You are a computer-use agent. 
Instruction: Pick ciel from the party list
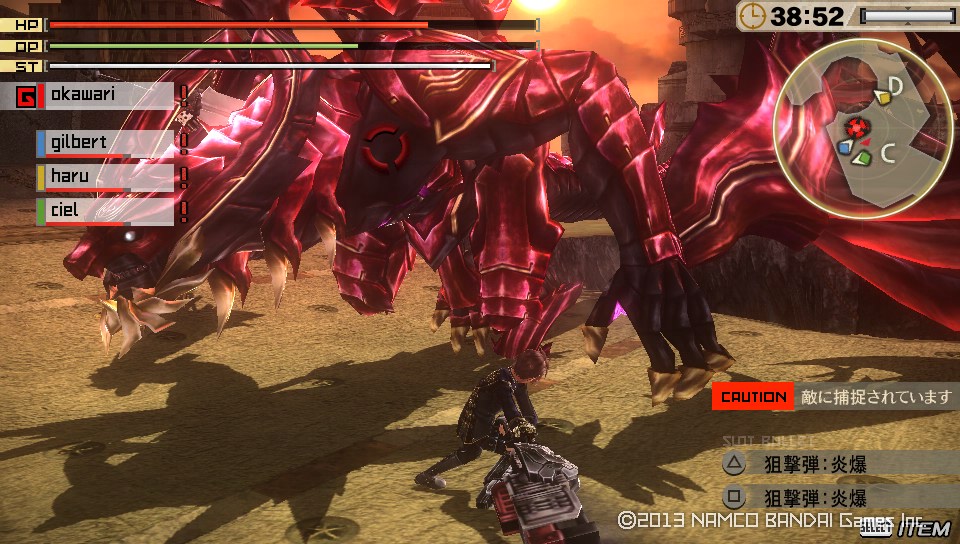(x=106, y=211)
